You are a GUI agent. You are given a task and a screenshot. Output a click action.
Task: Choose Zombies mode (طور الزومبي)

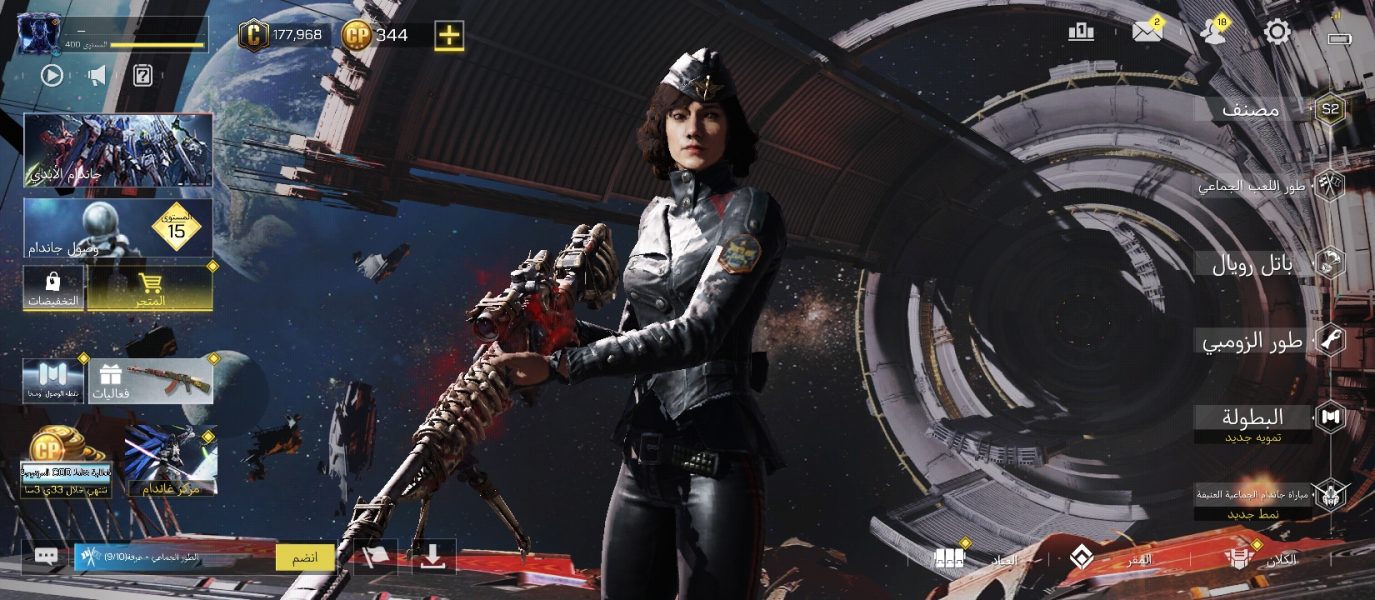tap(1253, 341)
